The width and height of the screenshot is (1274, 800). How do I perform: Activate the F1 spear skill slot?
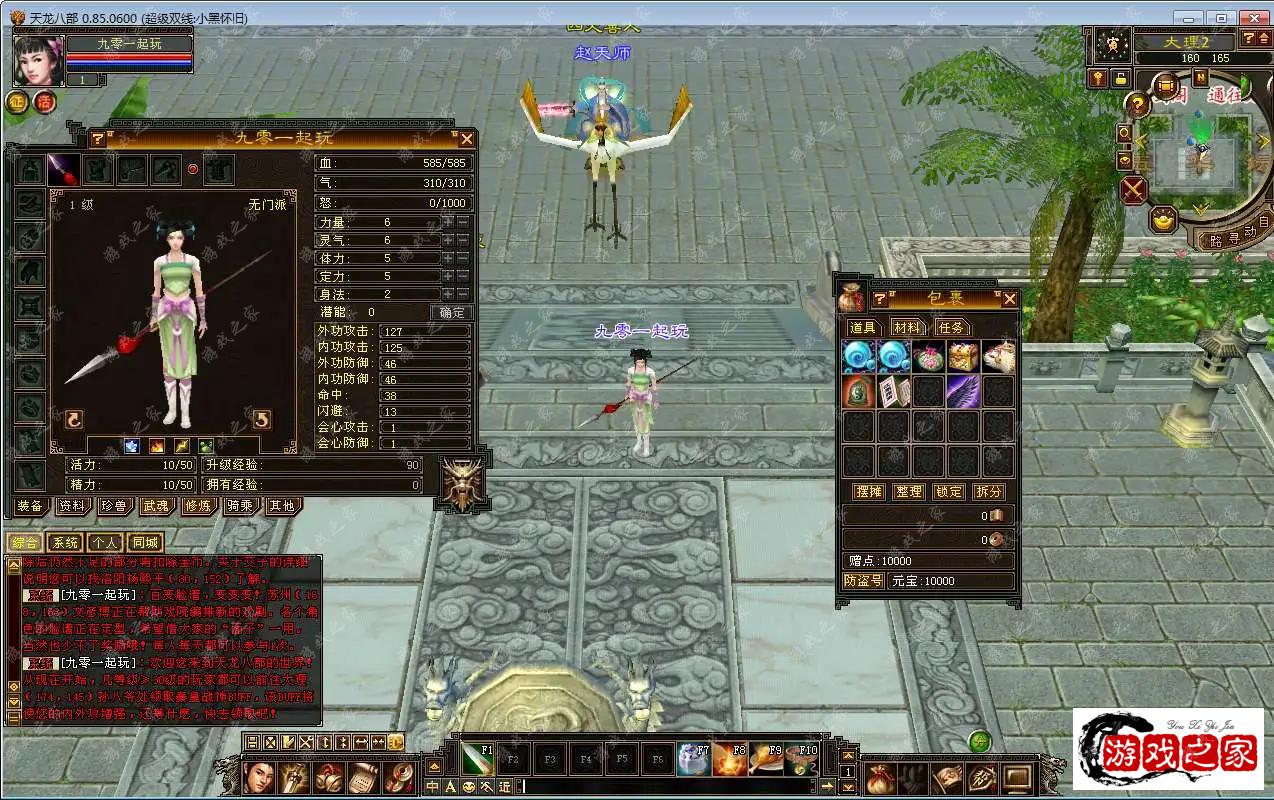[477, 759]
